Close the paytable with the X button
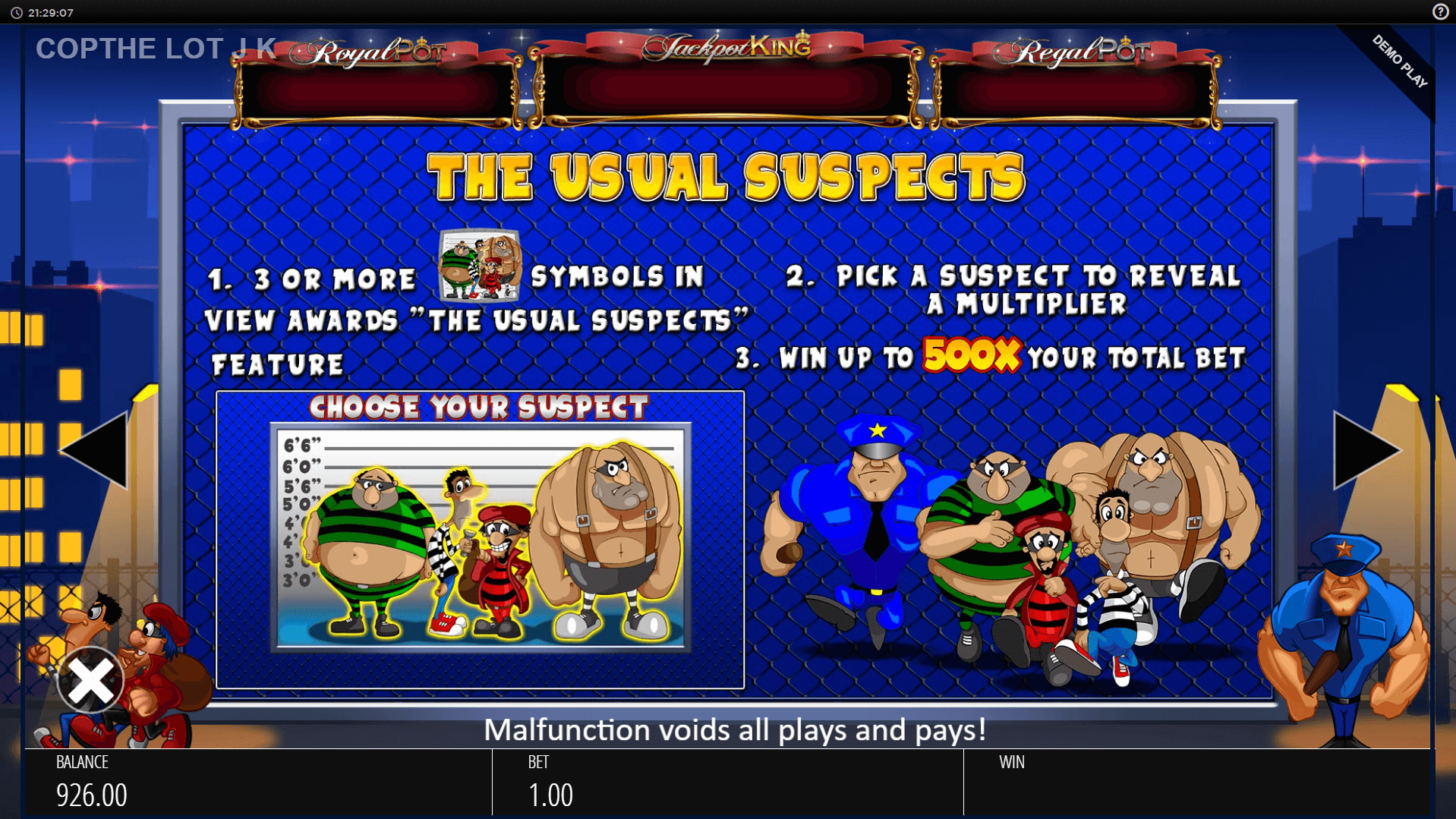This screenshot has height=819, width=1456. pos(90,681)
